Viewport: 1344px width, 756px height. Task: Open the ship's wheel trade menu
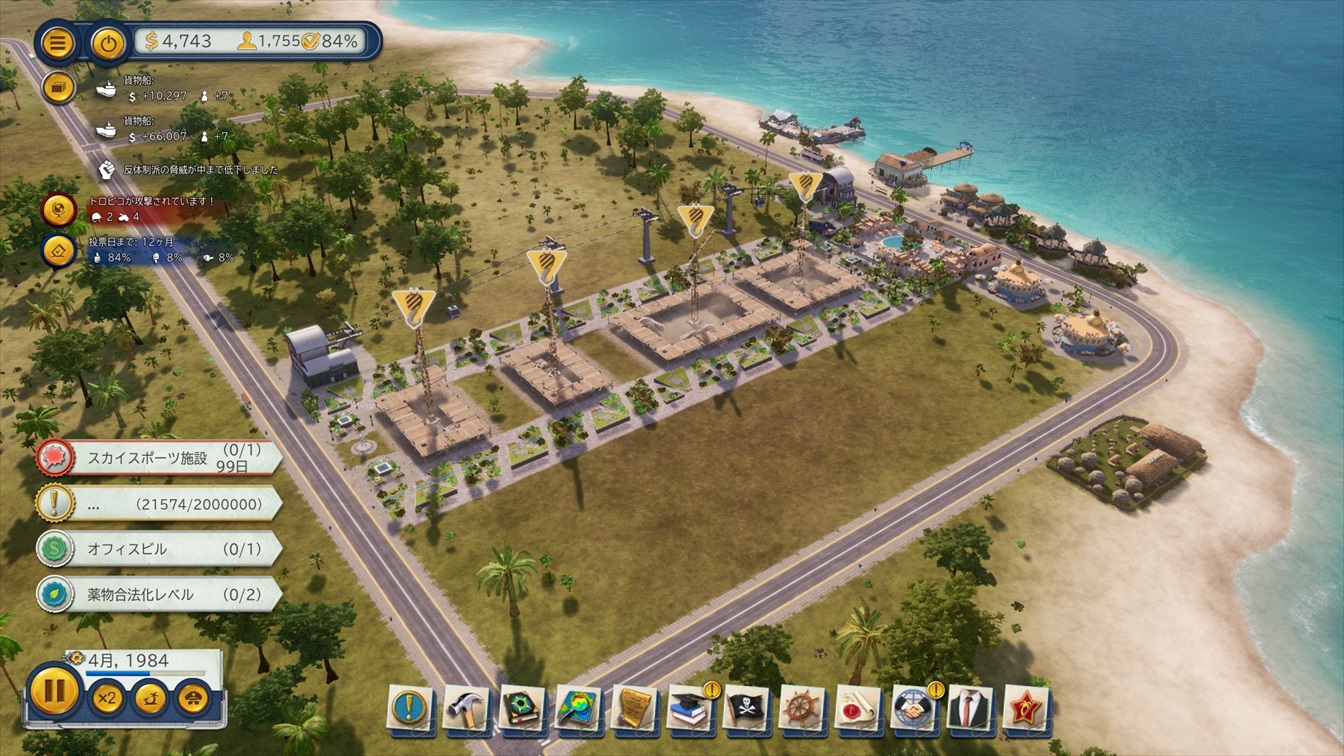(x=802, y=707)
